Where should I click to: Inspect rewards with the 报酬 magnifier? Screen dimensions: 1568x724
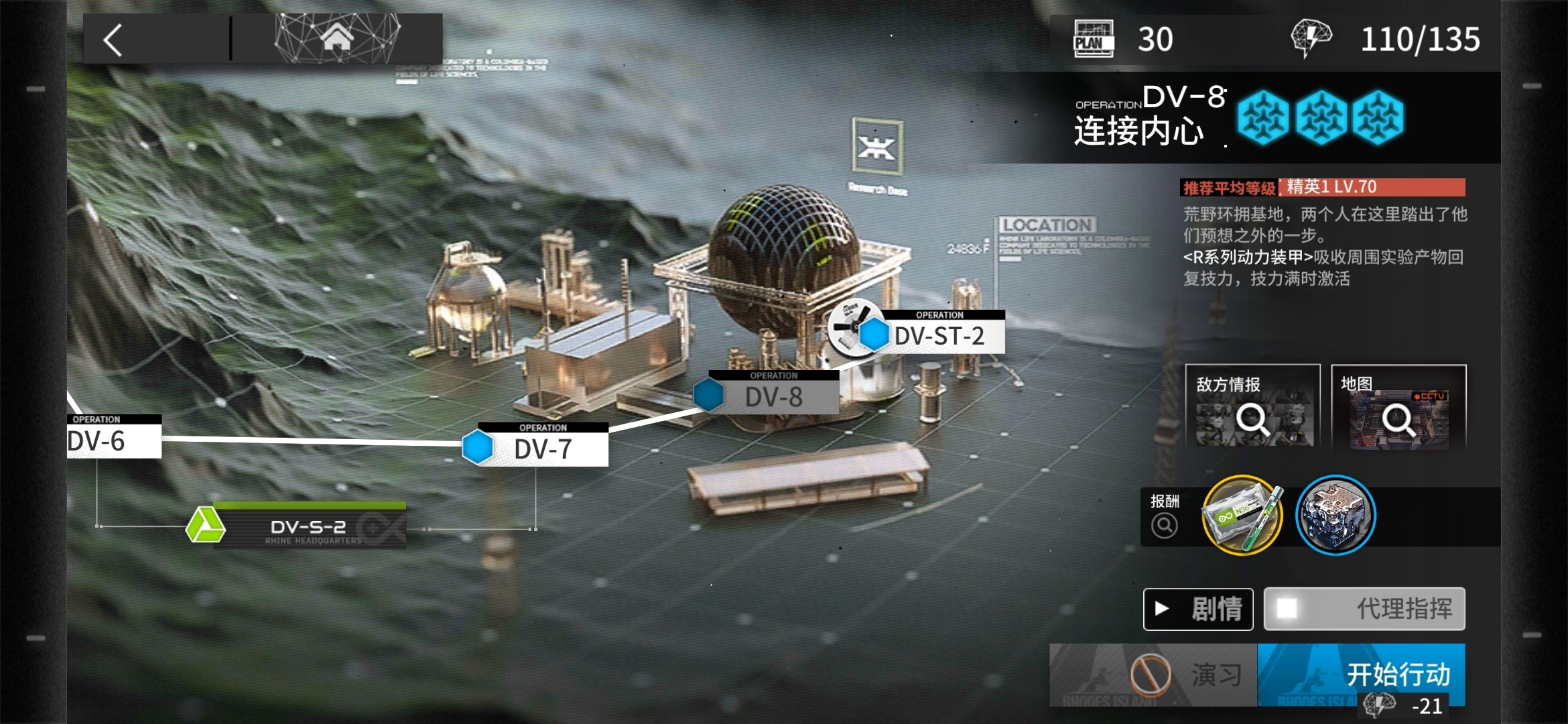[x=1164, y=525]
